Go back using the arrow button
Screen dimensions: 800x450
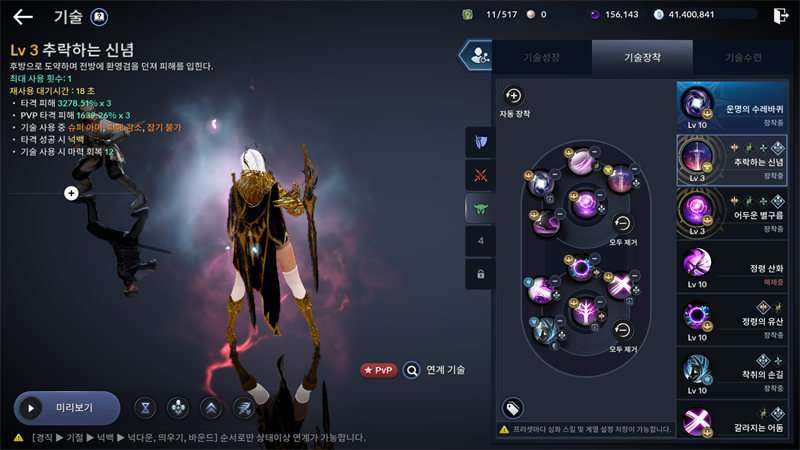(x=22, y=16)
